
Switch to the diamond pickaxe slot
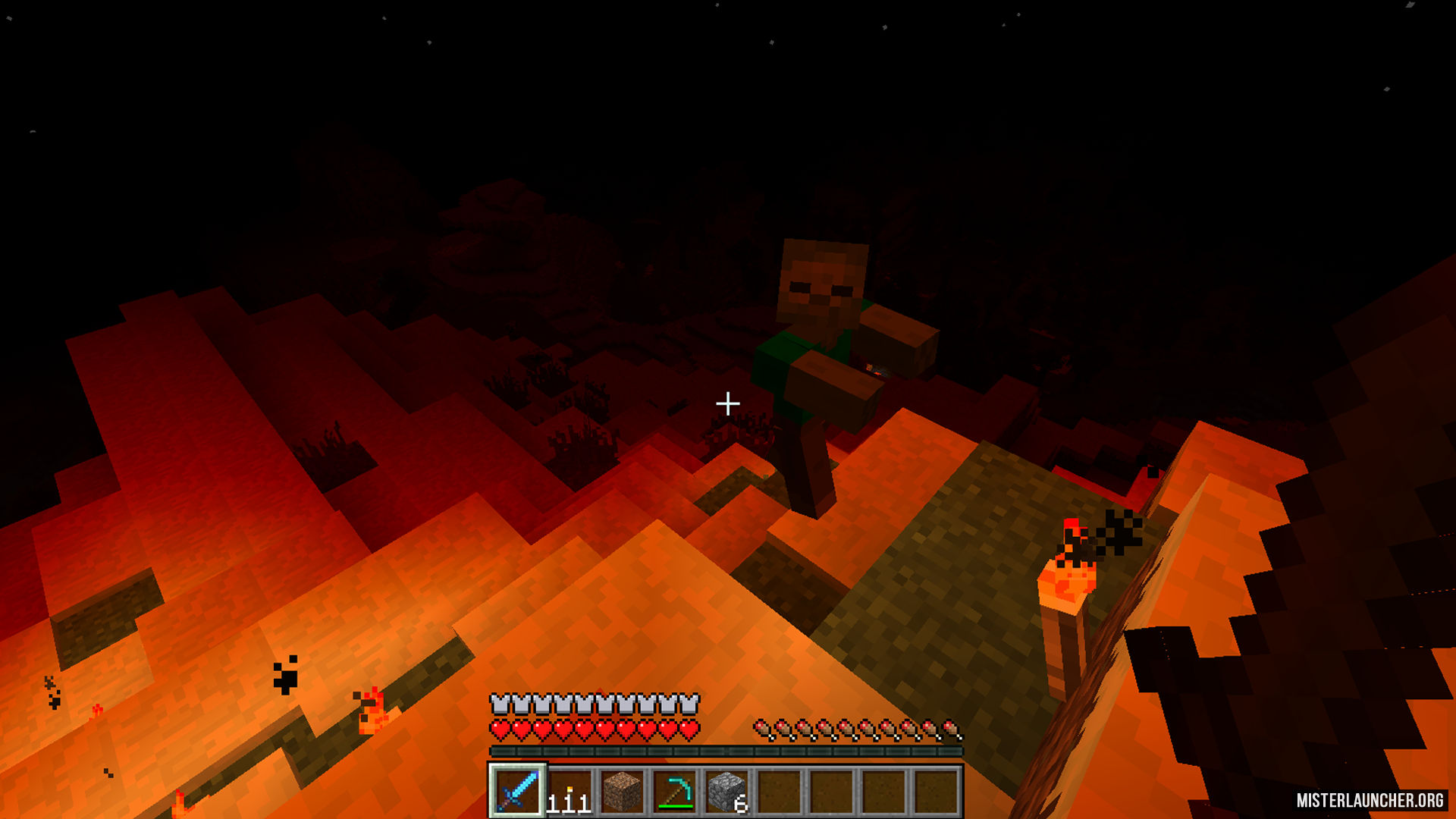coord(675,791)
